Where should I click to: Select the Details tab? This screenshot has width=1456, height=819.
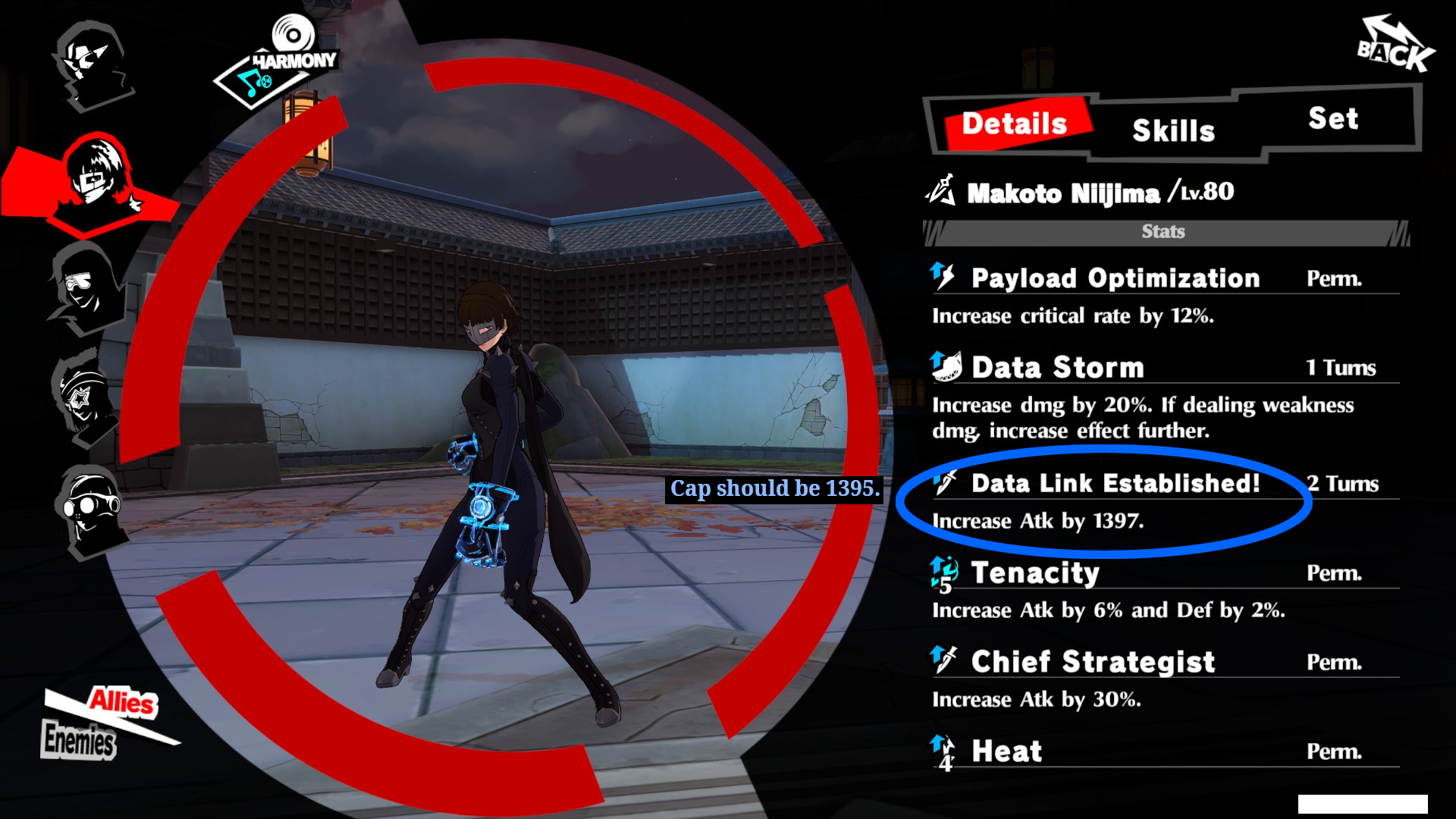1014,124
